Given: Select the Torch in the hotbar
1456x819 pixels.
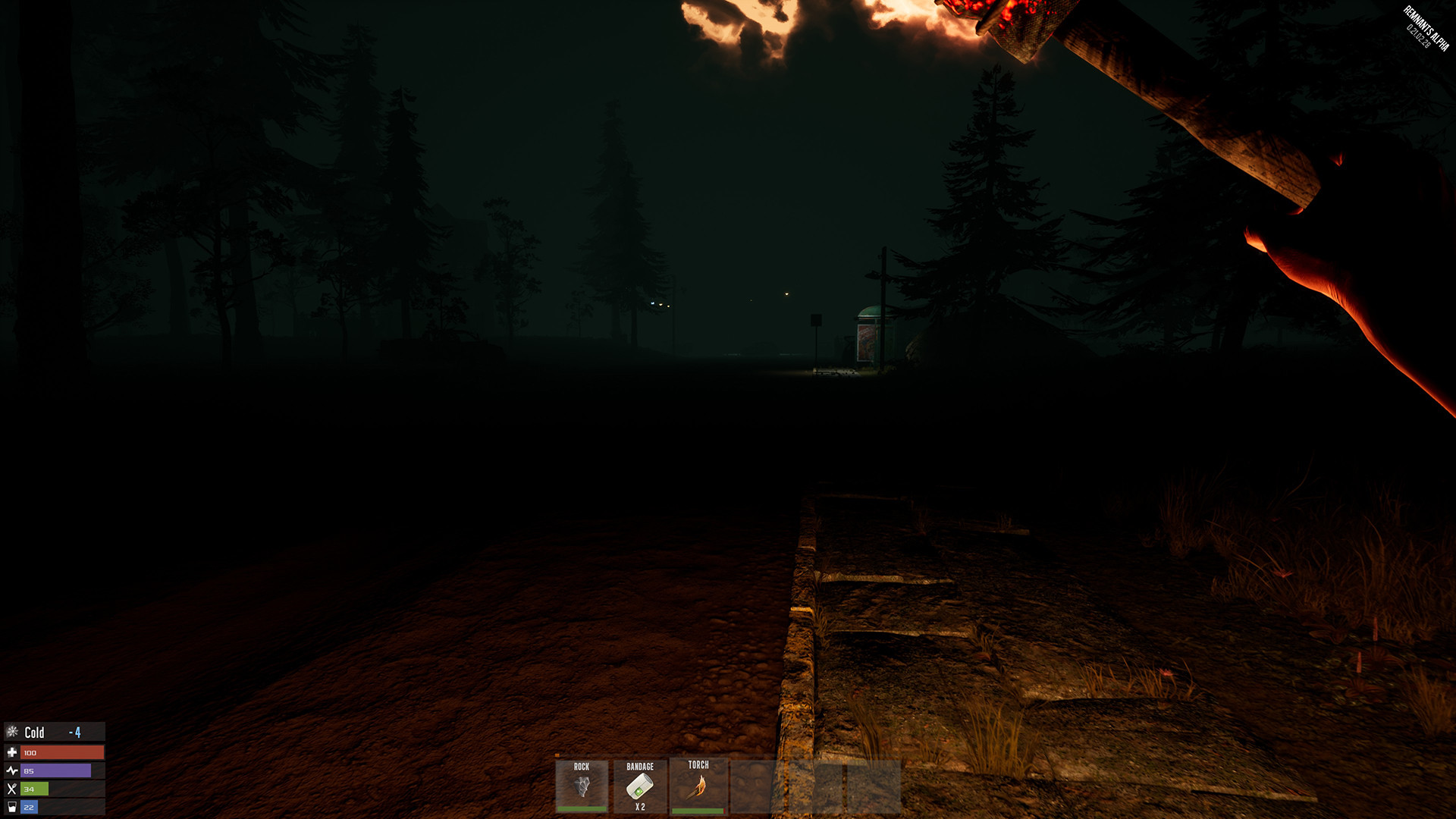Looking at the screenshot, I should point(697,786).
